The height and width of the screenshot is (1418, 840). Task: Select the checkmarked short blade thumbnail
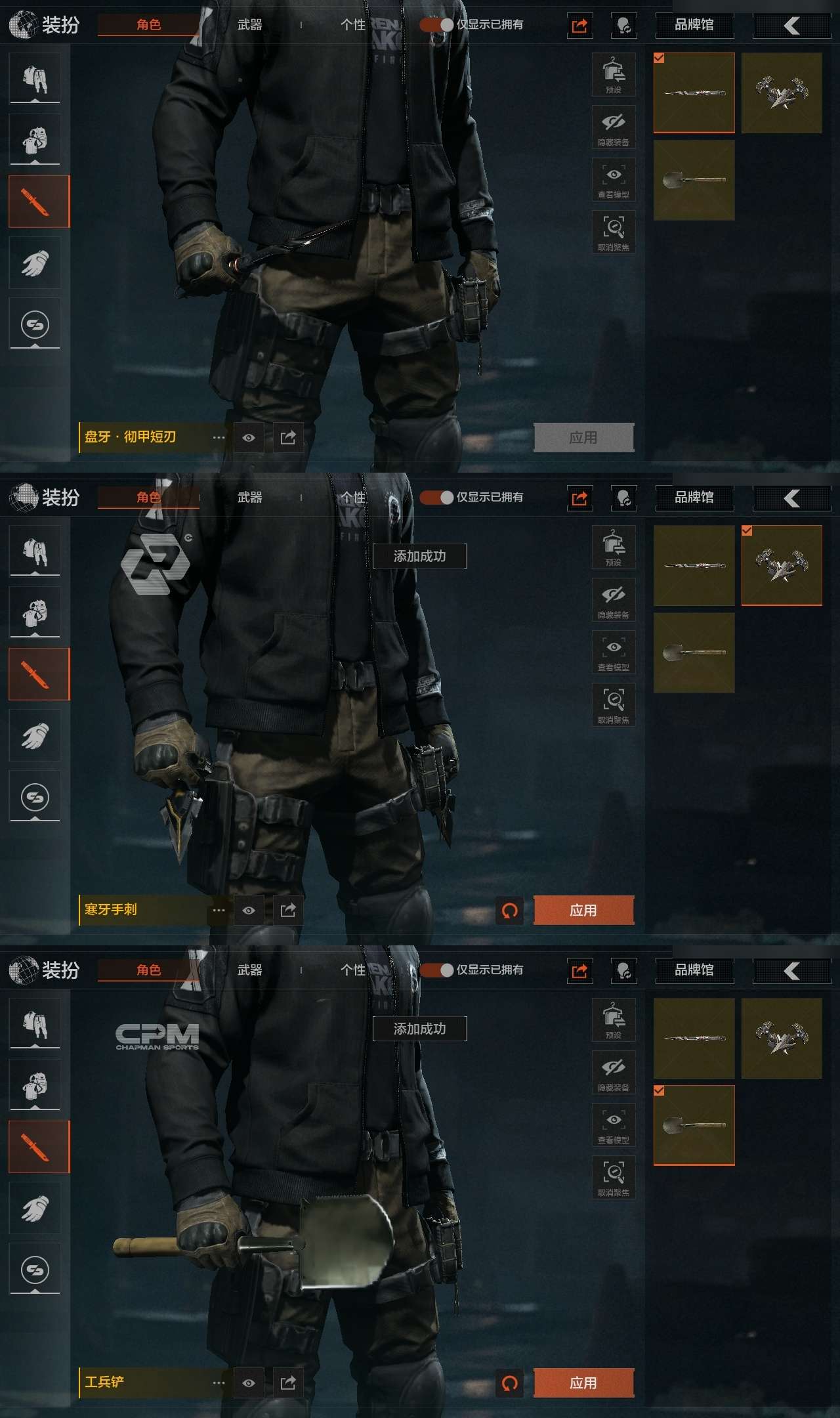coord(694,93)
